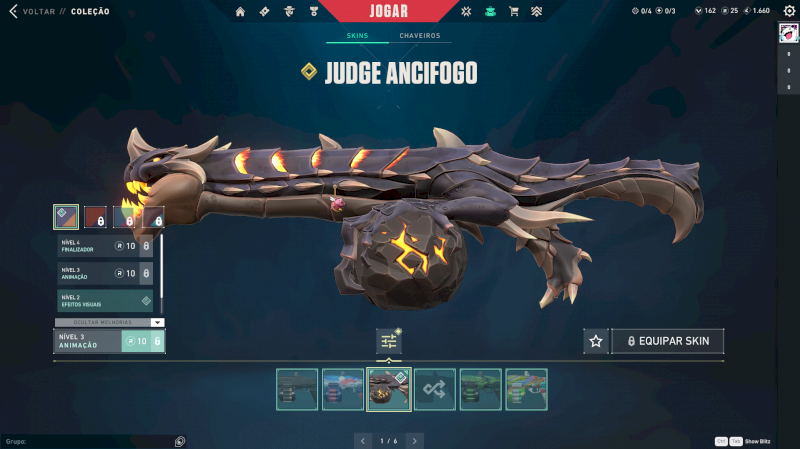
Task: Switch to the Chaveiros tab
Action: pos(419,36)
